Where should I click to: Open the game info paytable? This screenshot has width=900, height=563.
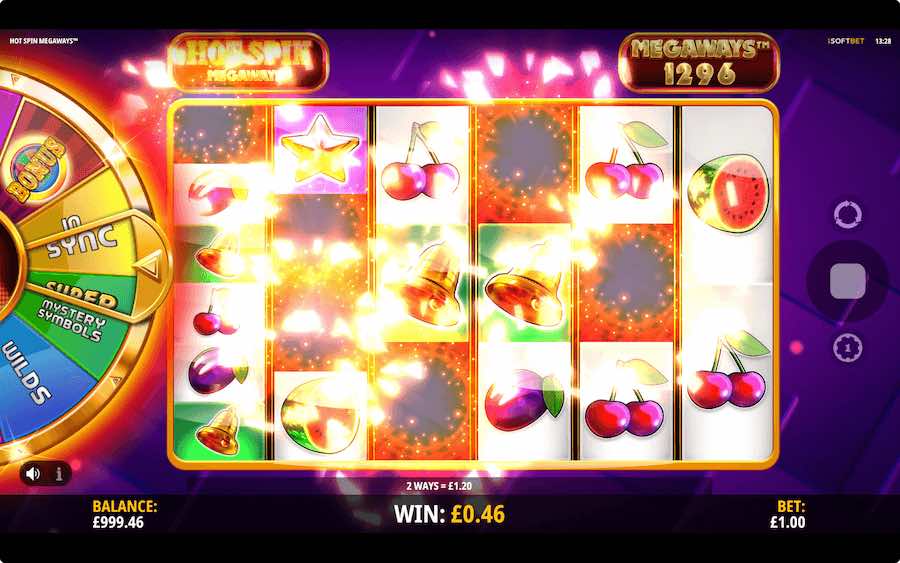click(x=58, y=473)
